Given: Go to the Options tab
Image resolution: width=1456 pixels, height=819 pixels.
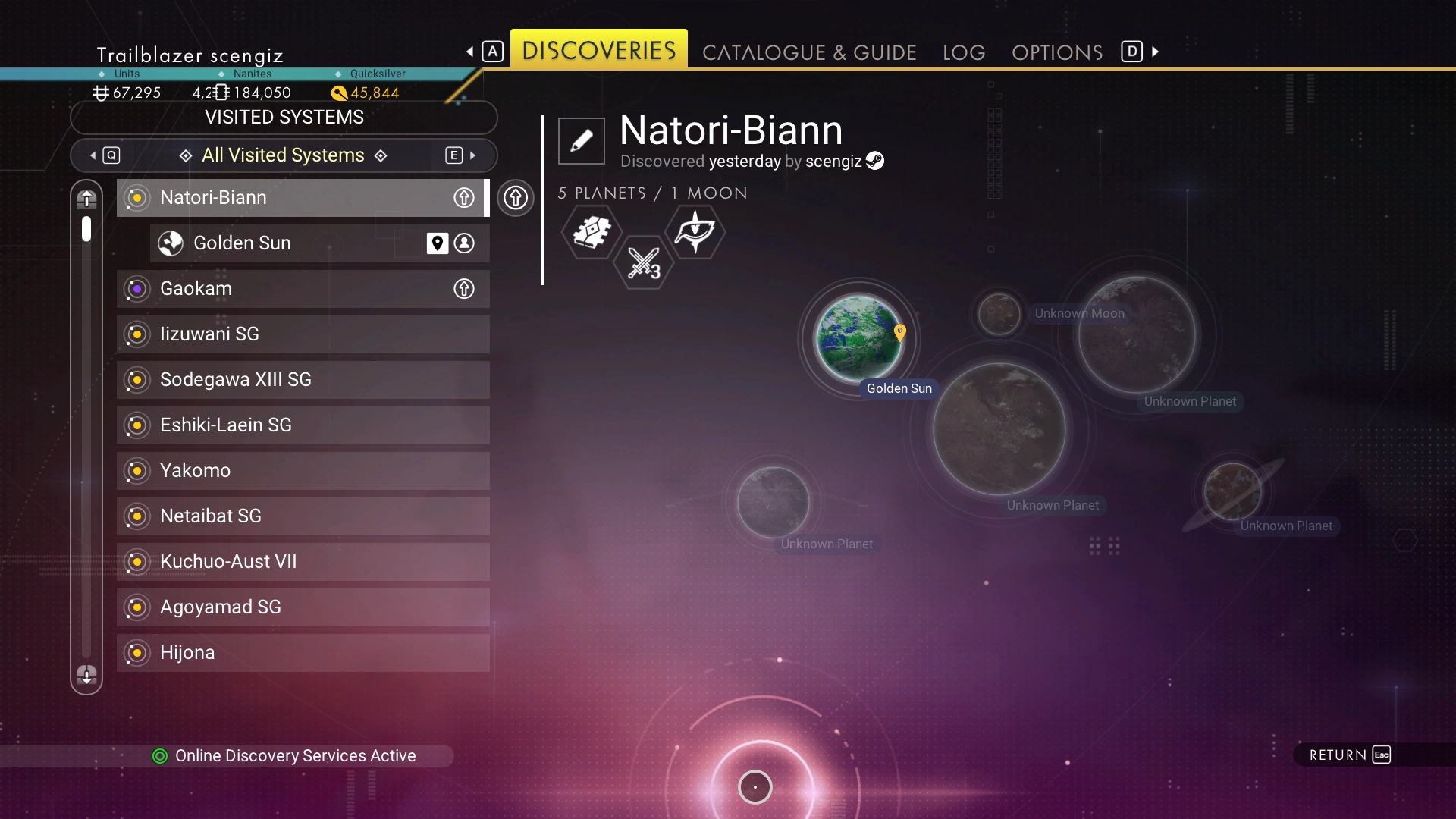Looking at the screenshot, I should (x=1057, y=52).
